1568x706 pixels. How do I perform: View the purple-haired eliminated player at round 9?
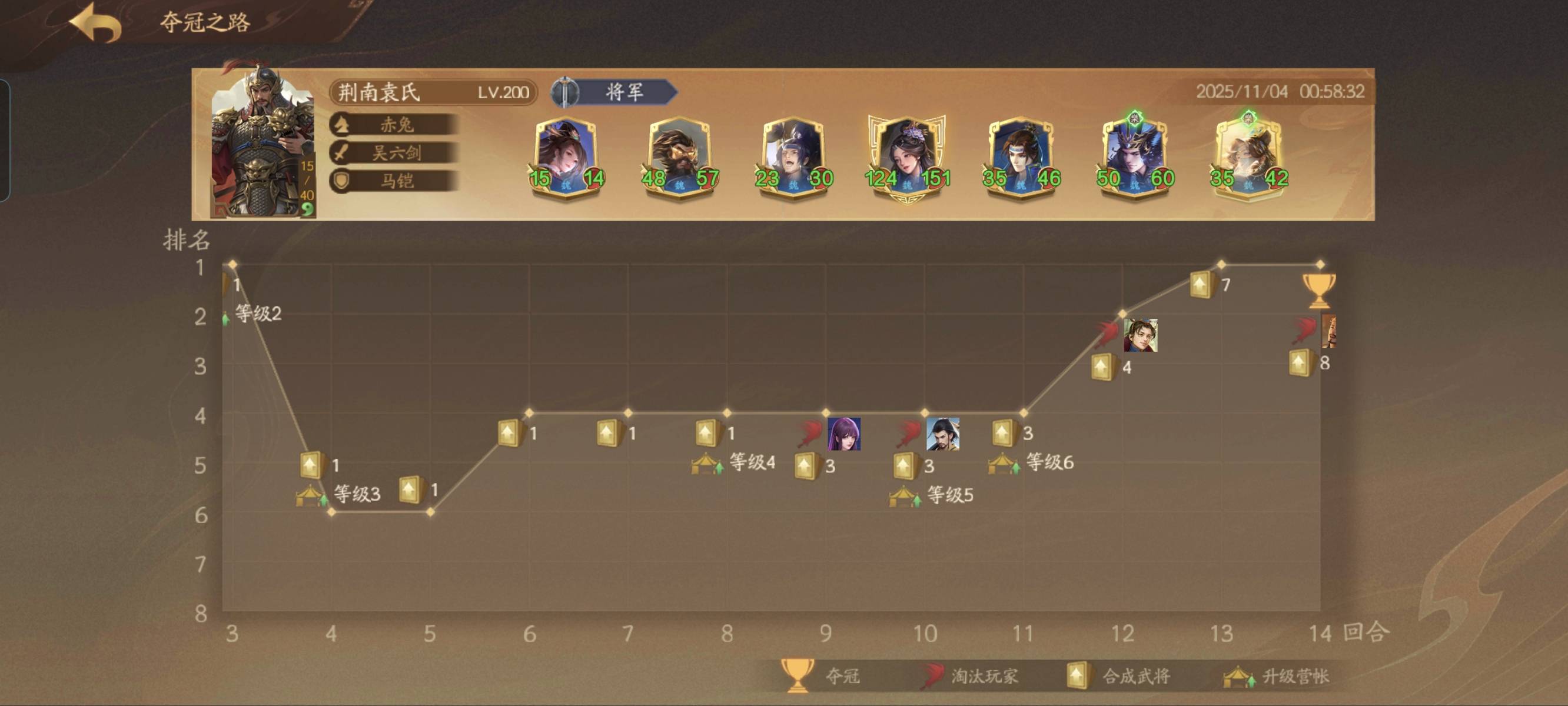pyautogui.click(x=844, y=434)
